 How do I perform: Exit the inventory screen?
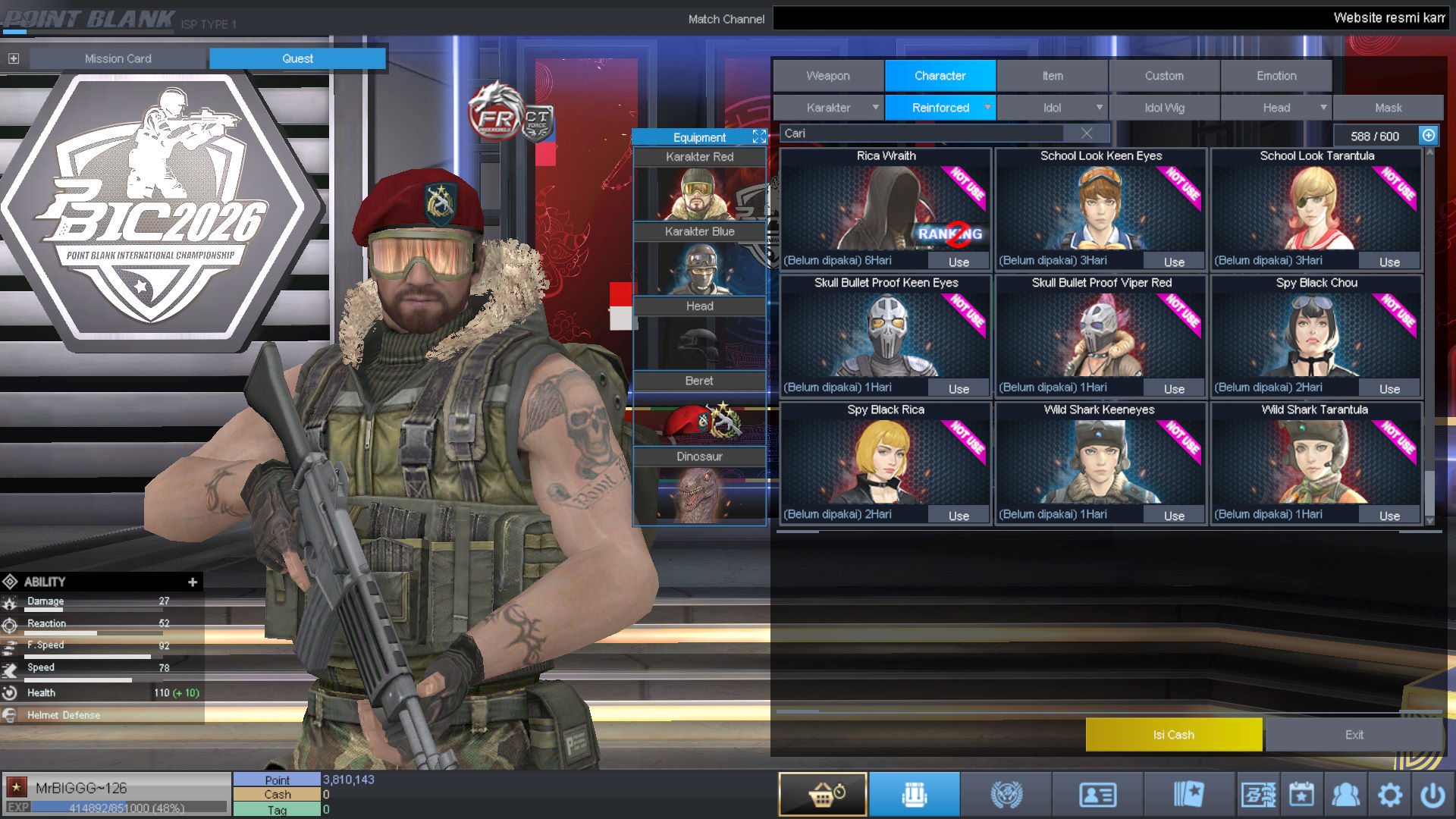click(1354, 734)
